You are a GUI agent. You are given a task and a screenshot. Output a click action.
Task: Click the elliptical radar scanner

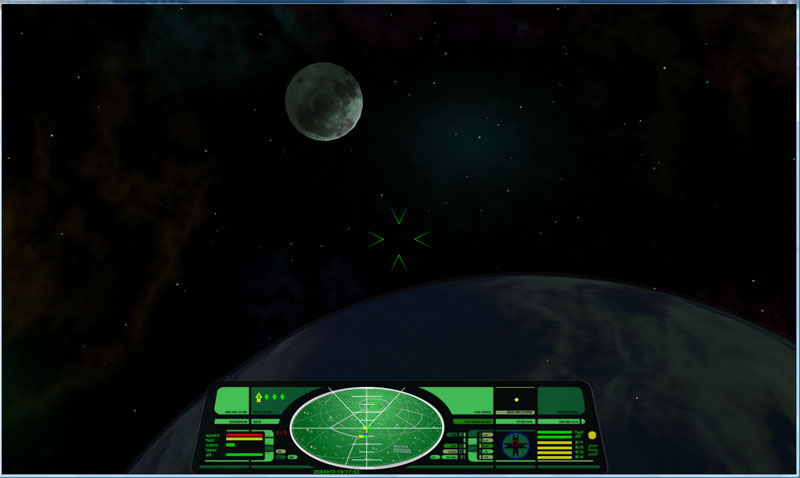coord(365,426)
